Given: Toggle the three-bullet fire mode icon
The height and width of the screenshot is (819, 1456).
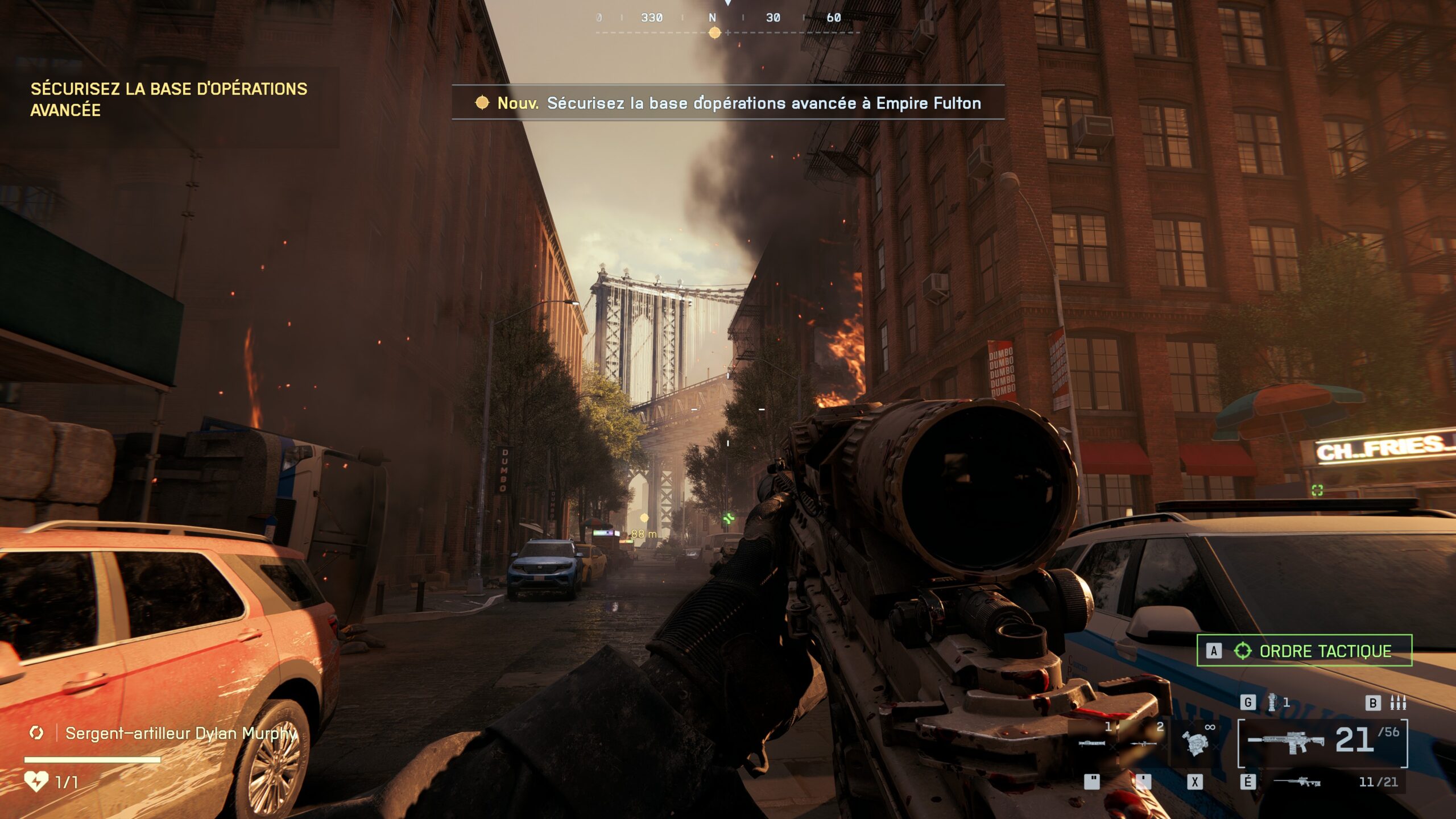Looking at the screenshot, I should coord(1398,703).
